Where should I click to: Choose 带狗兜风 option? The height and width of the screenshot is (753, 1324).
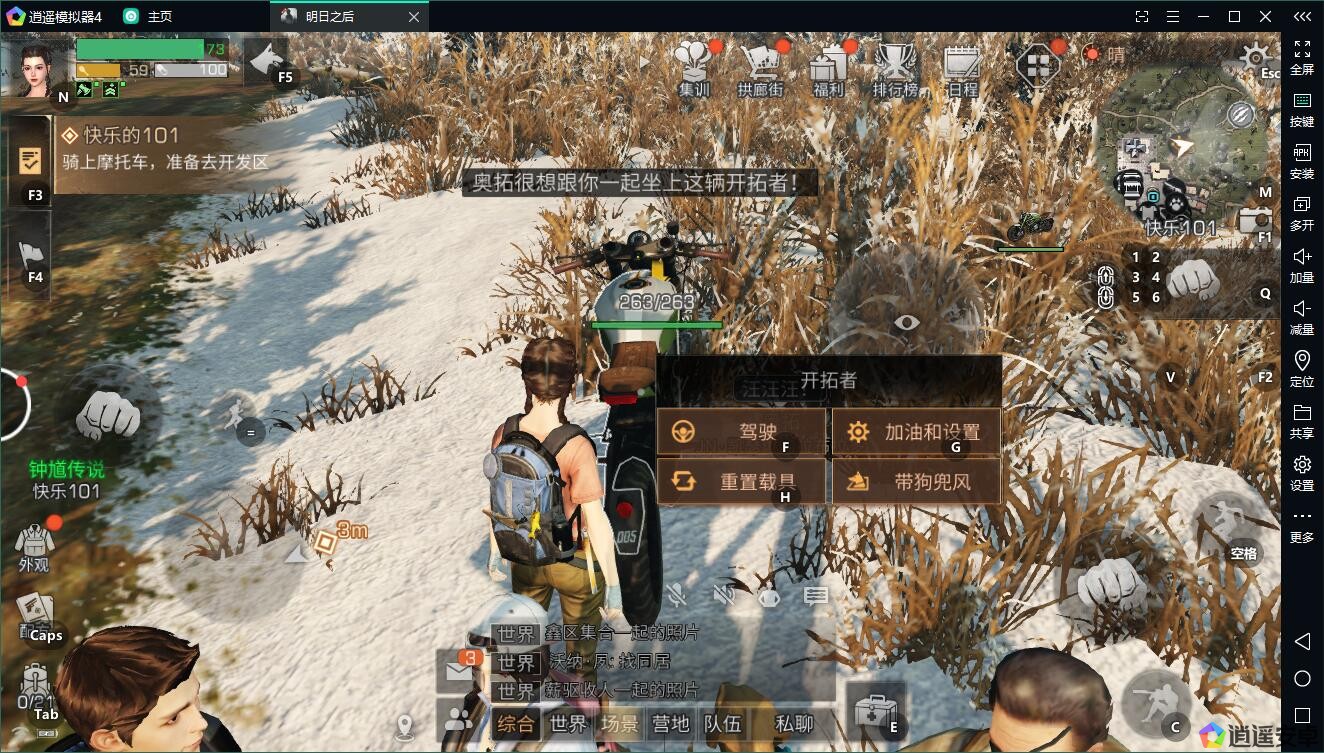916,481
